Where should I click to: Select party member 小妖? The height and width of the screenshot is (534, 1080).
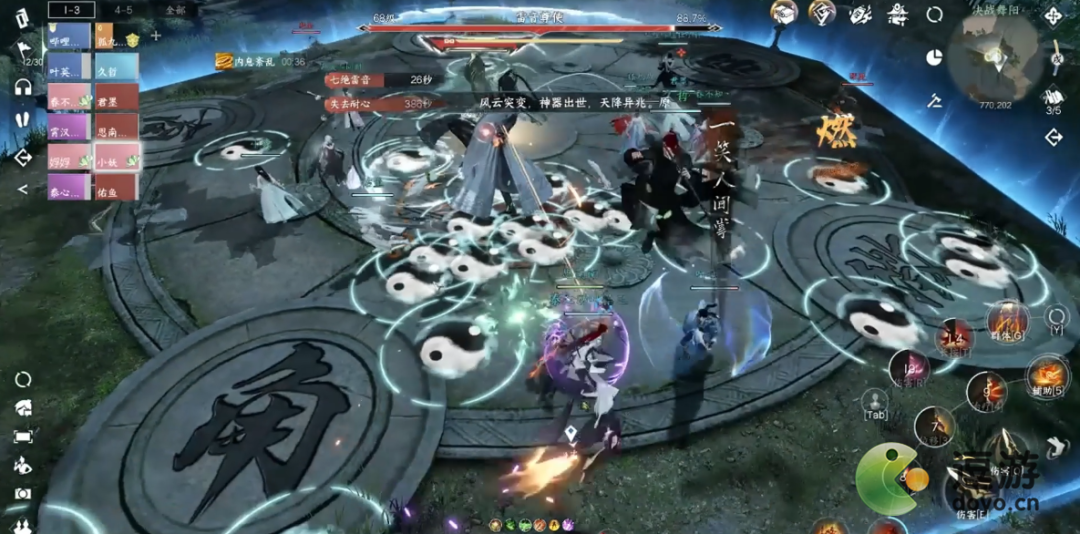pyautogui.click(x=117, y=158)
